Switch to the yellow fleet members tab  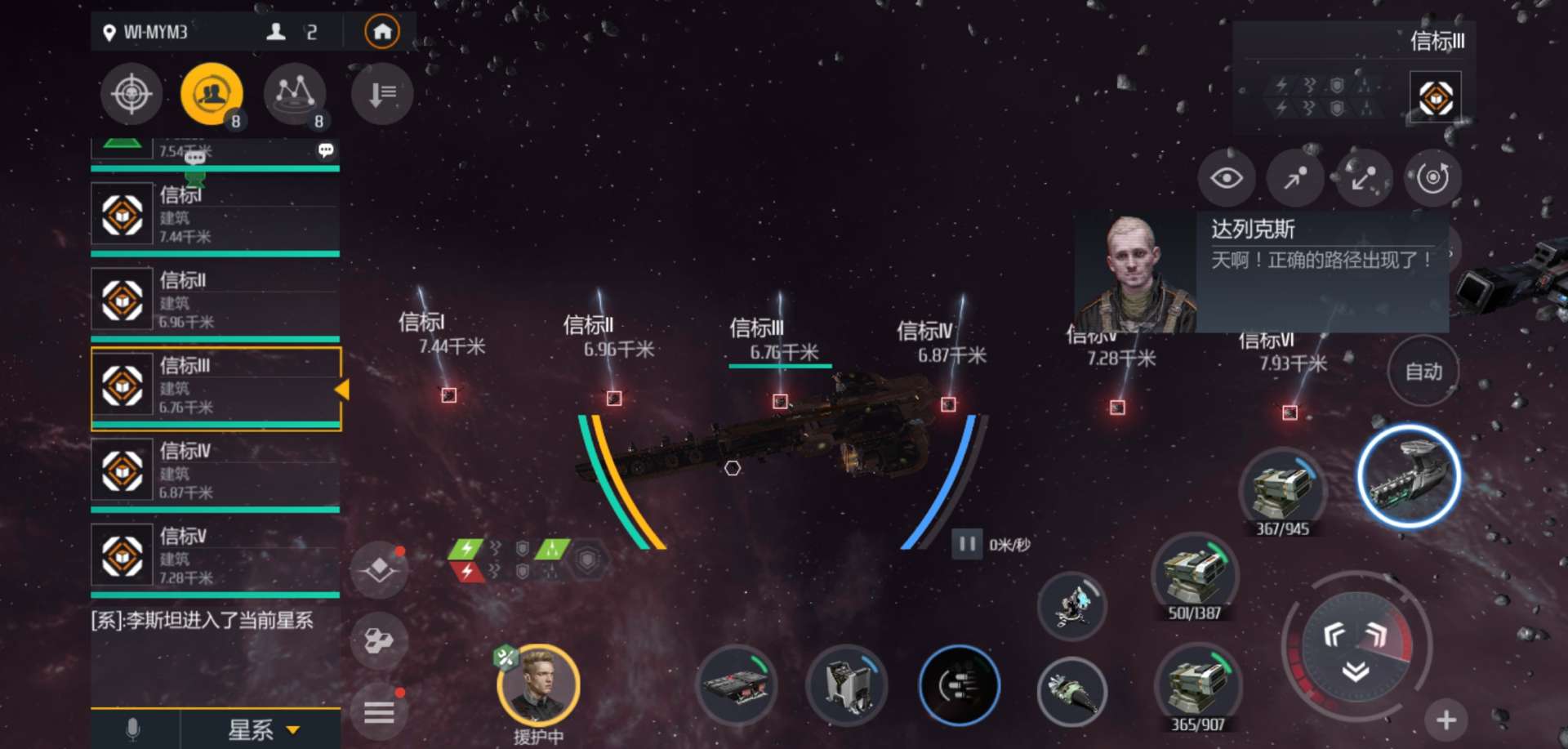click(x=212, y=94)
